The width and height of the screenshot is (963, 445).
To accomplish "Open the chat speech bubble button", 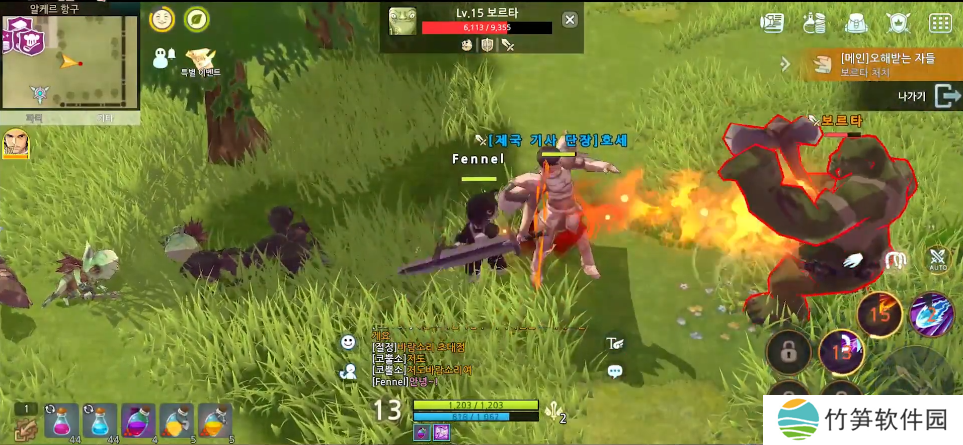I will [615, 371].
